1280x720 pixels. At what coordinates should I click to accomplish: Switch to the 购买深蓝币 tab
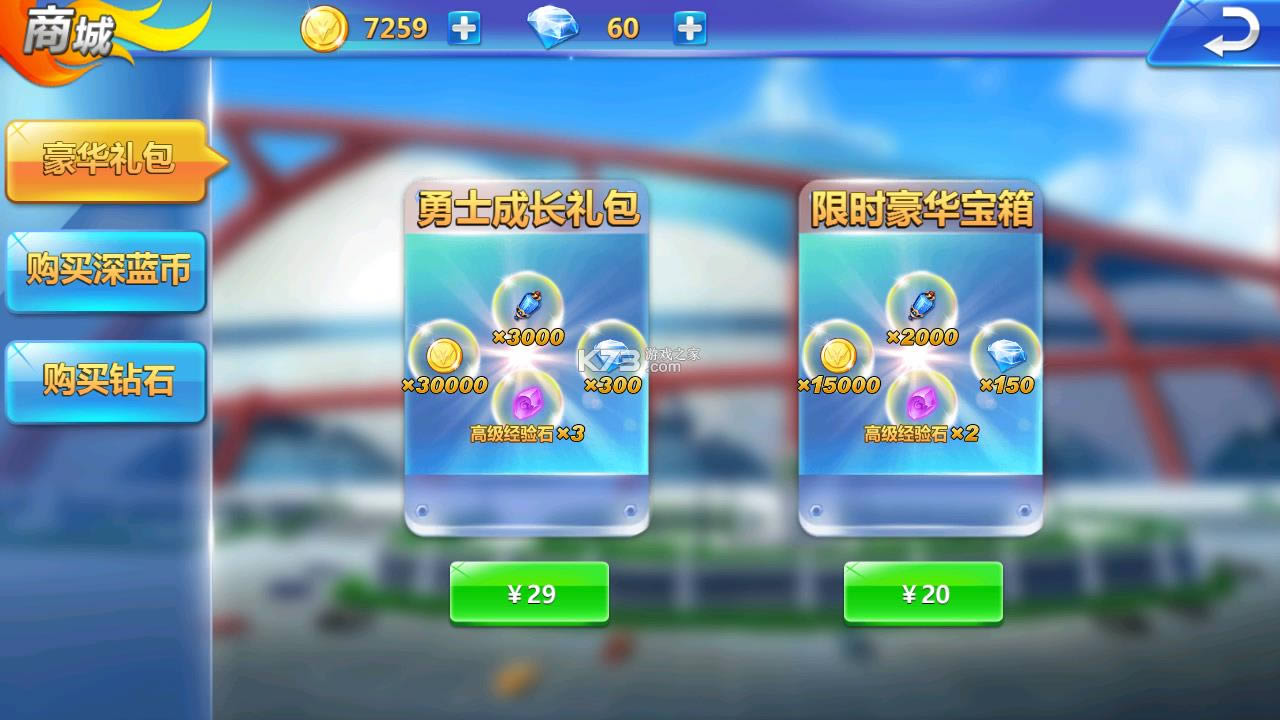click(x=105, y=271)
